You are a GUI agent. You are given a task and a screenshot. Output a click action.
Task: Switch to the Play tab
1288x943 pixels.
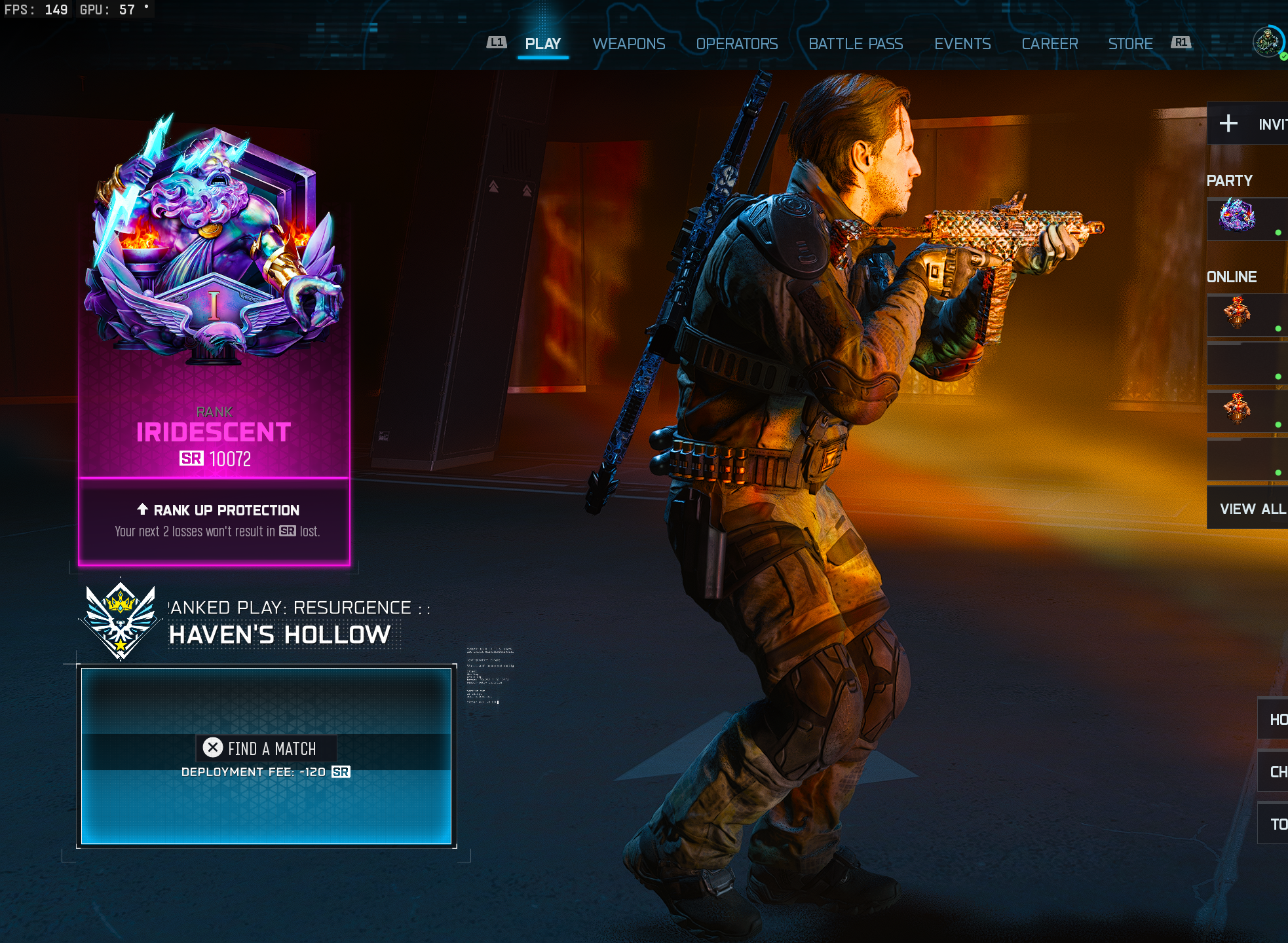click(x=542, y=44)
